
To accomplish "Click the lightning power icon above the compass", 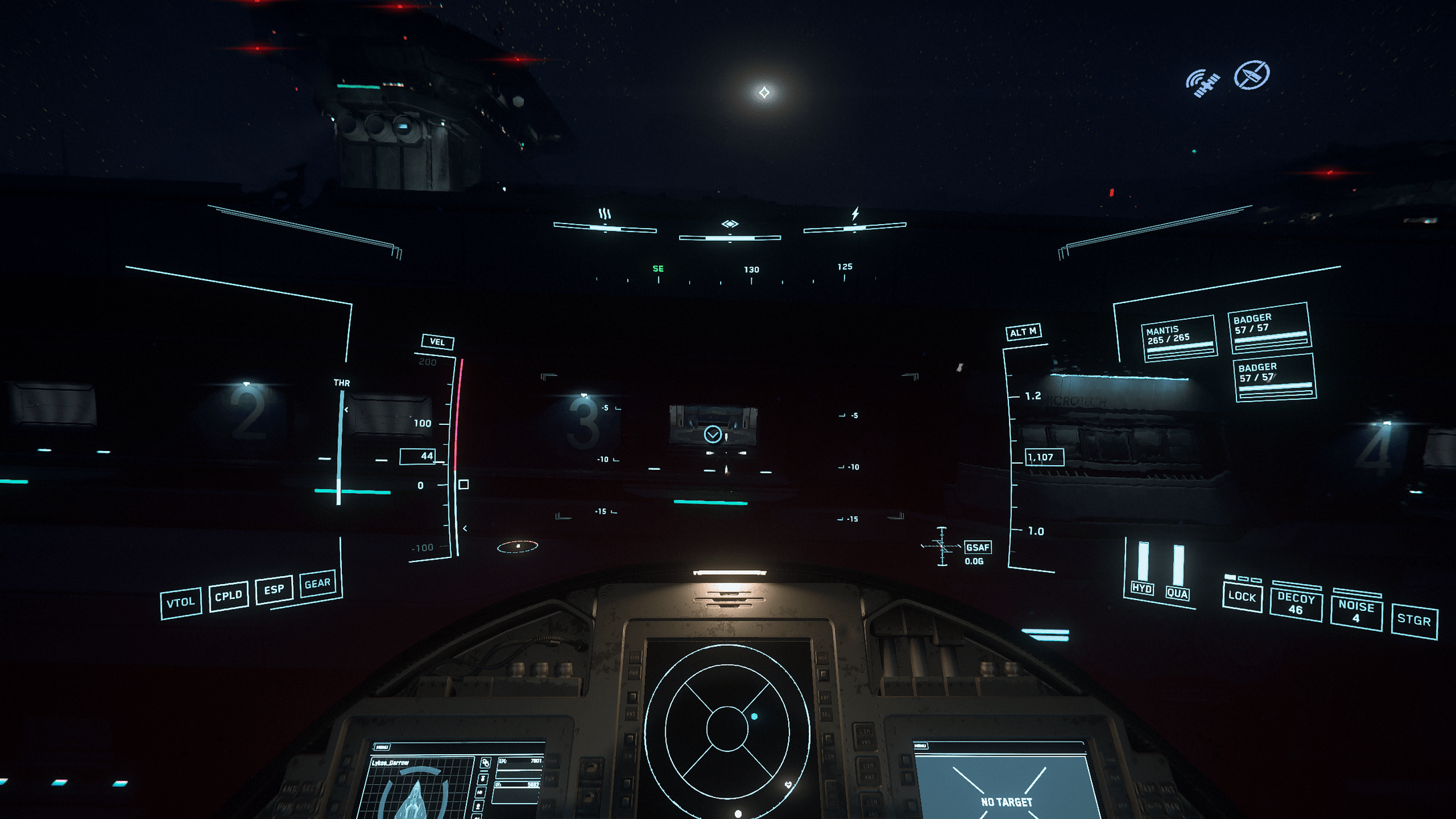I will pyautogui.click(x=855, y=213).
